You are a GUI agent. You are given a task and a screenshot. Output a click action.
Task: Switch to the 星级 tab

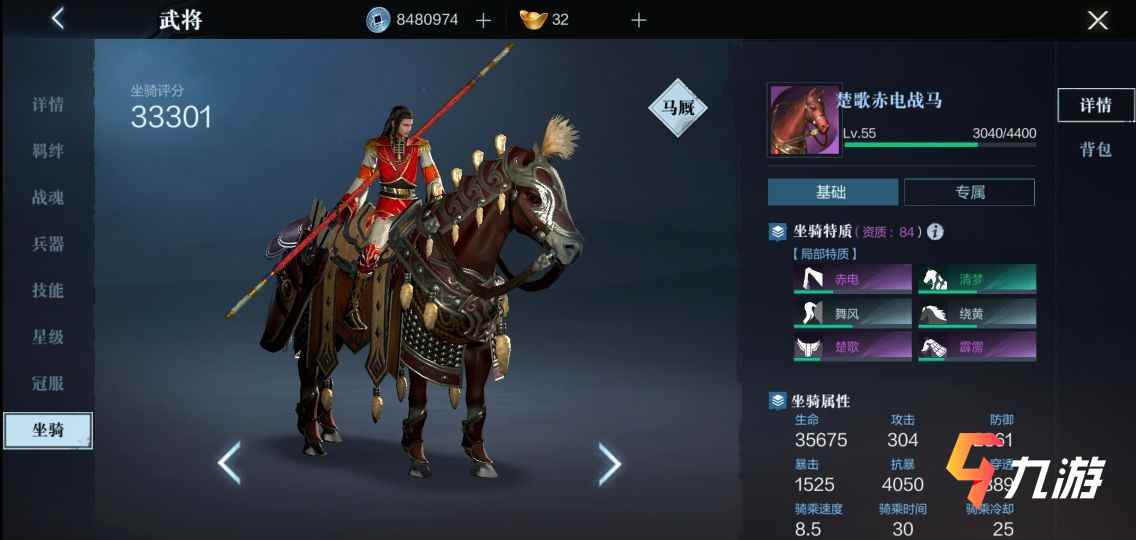(48, 337)
